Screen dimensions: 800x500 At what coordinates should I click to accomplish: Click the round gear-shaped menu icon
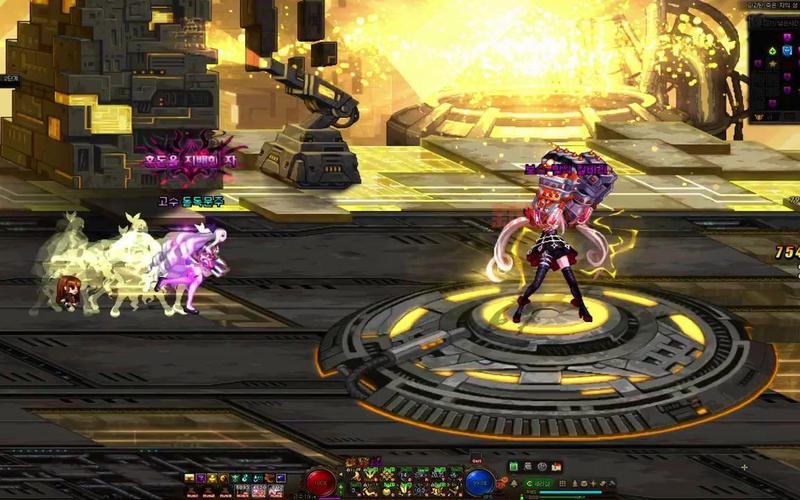(x=542, y=466)
